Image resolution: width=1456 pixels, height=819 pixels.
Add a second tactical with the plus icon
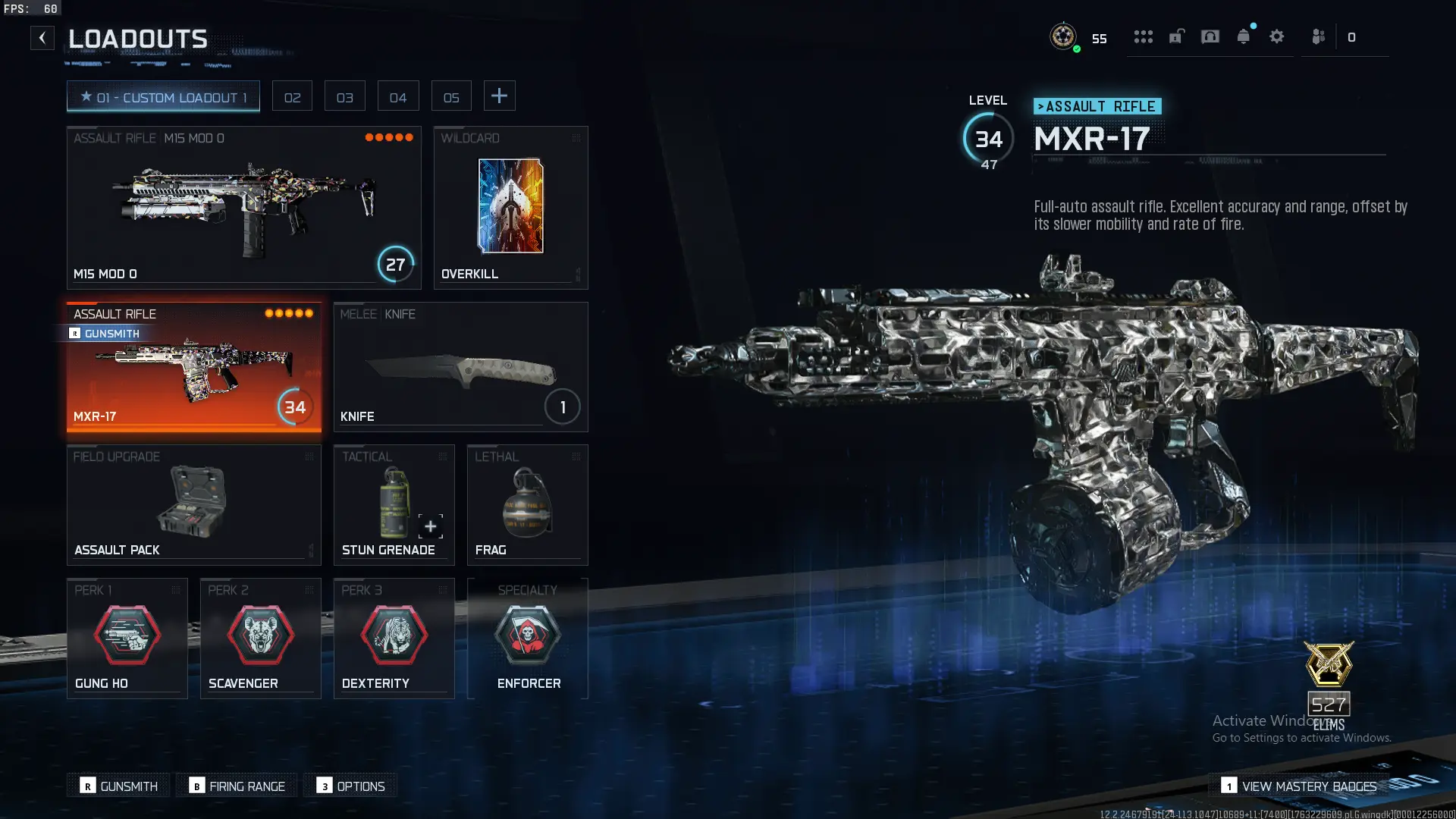pyautogui.click(x=429, y=526)
